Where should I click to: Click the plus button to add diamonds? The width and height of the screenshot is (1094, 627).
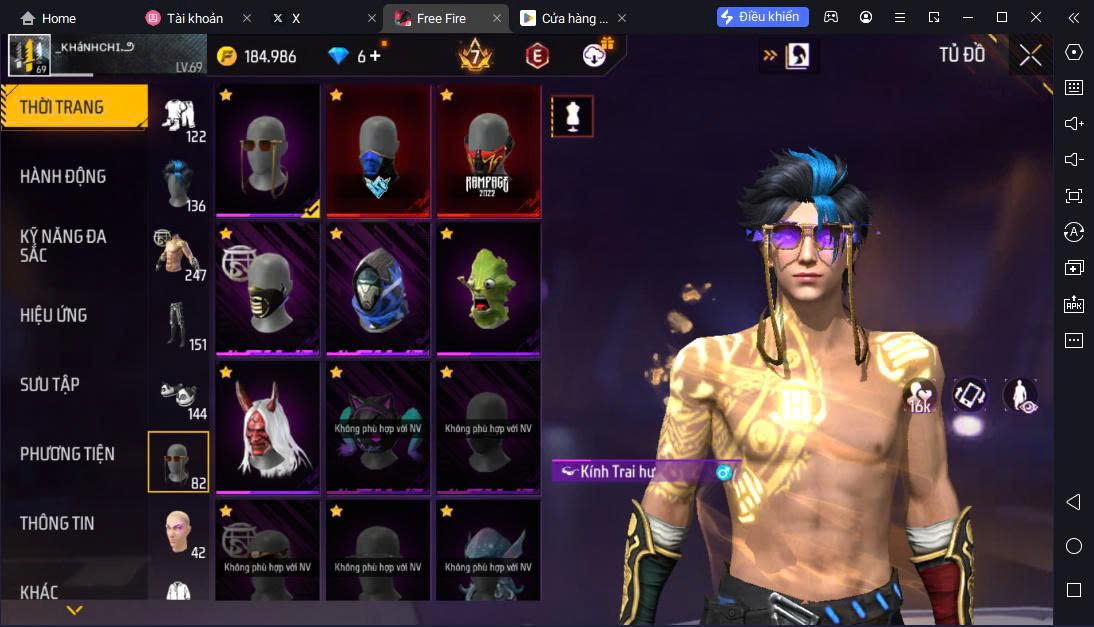[376, 56]
